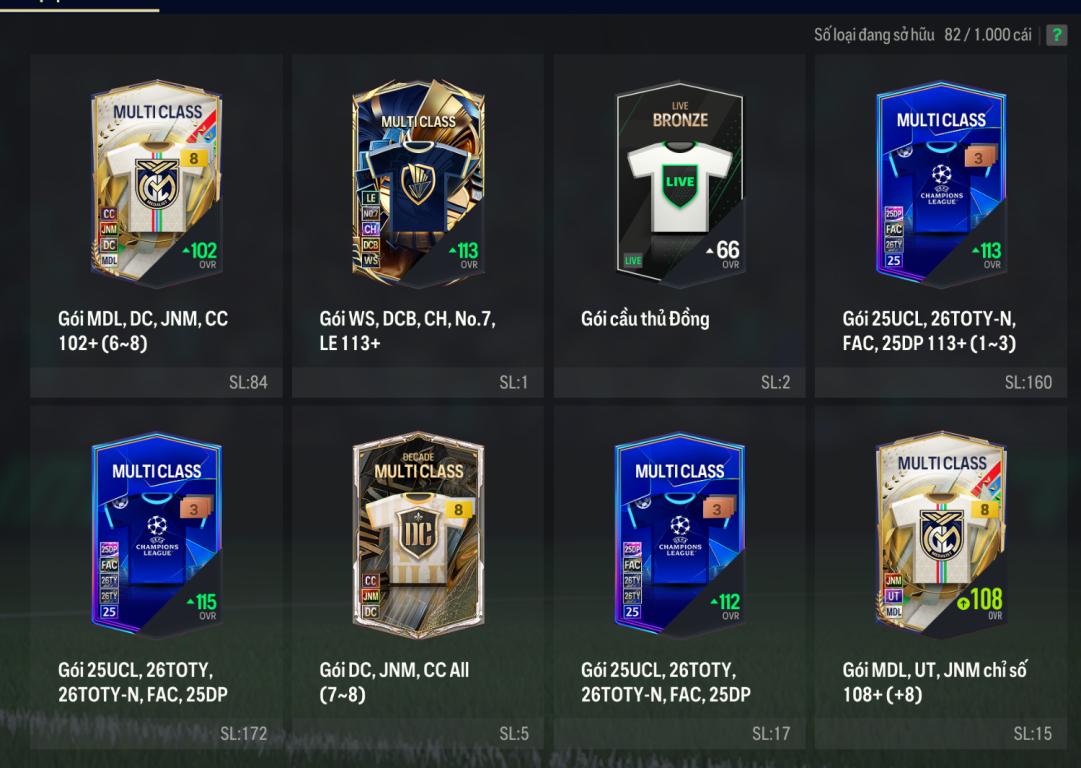Click the green question mark help icon
The width and height of the screenshot is (1081, 768).
tap(1056, 36)
